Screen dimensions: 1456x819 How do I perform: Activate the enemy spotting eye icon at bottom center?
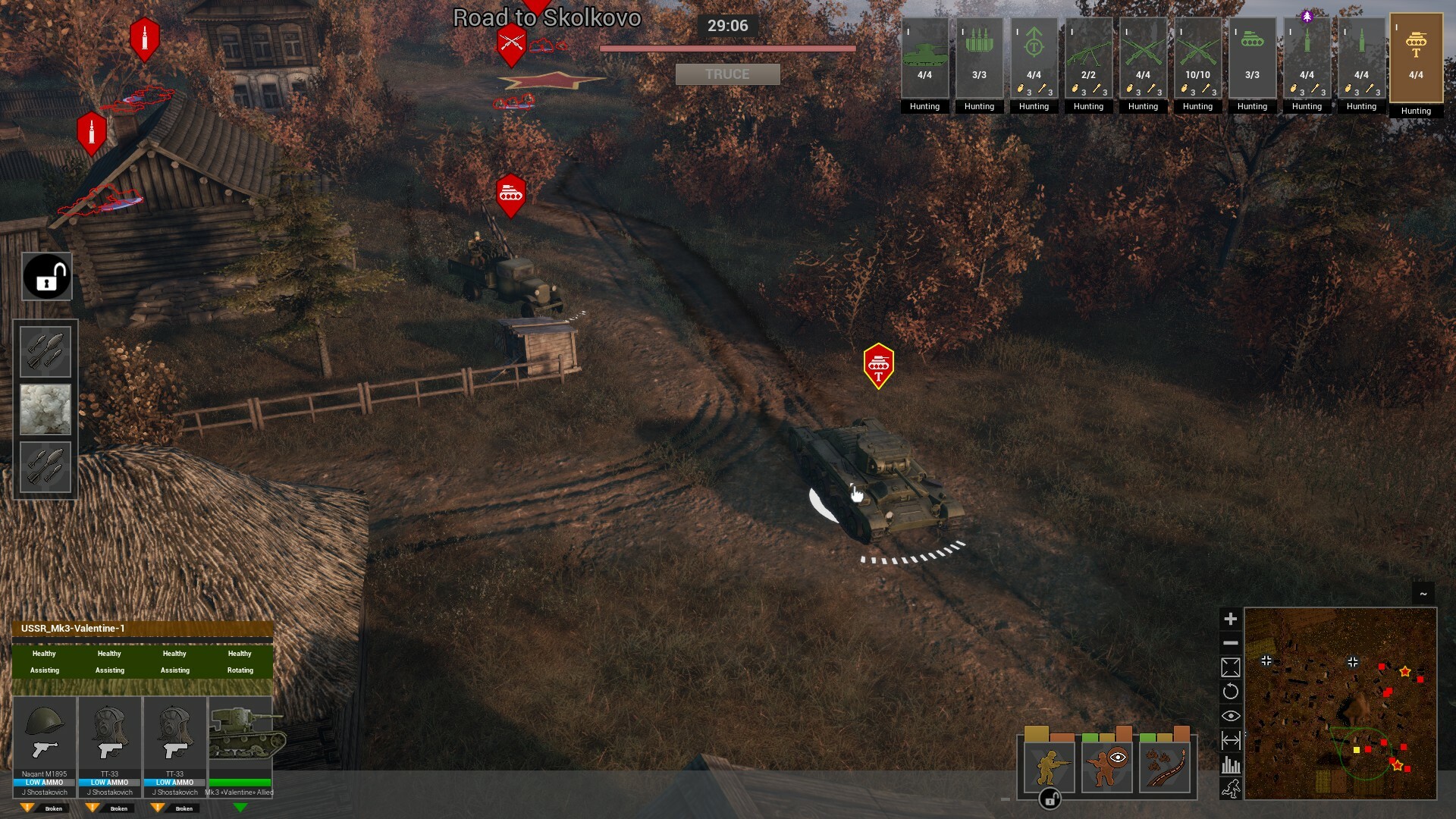click(x=1106, y=766)
